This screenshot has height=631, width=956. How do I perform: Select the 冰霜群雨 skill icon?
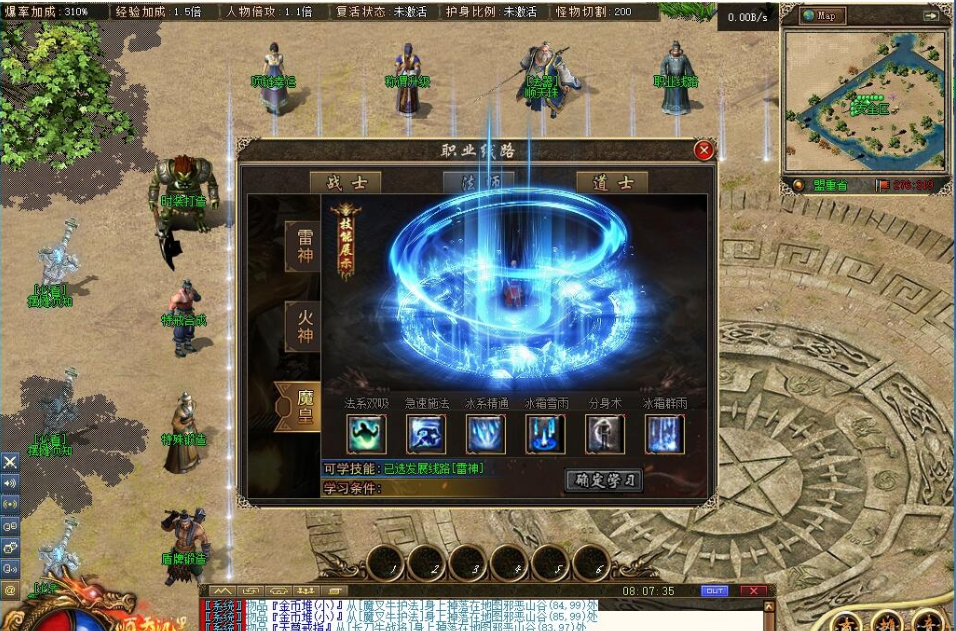coord(665,434)
